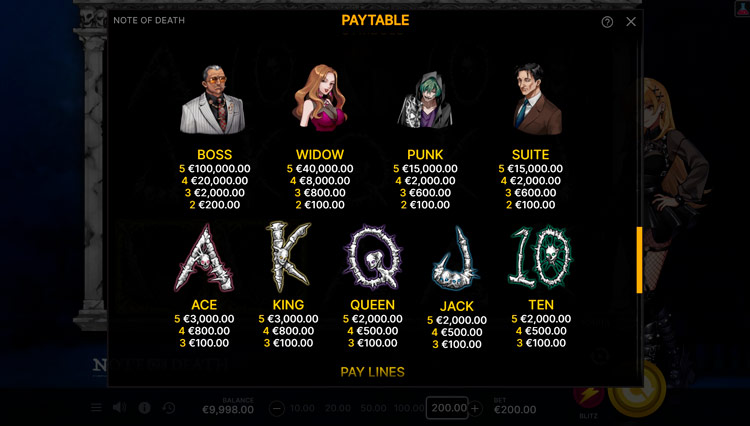Open the info icon in bottom bar

pos(145,408)
